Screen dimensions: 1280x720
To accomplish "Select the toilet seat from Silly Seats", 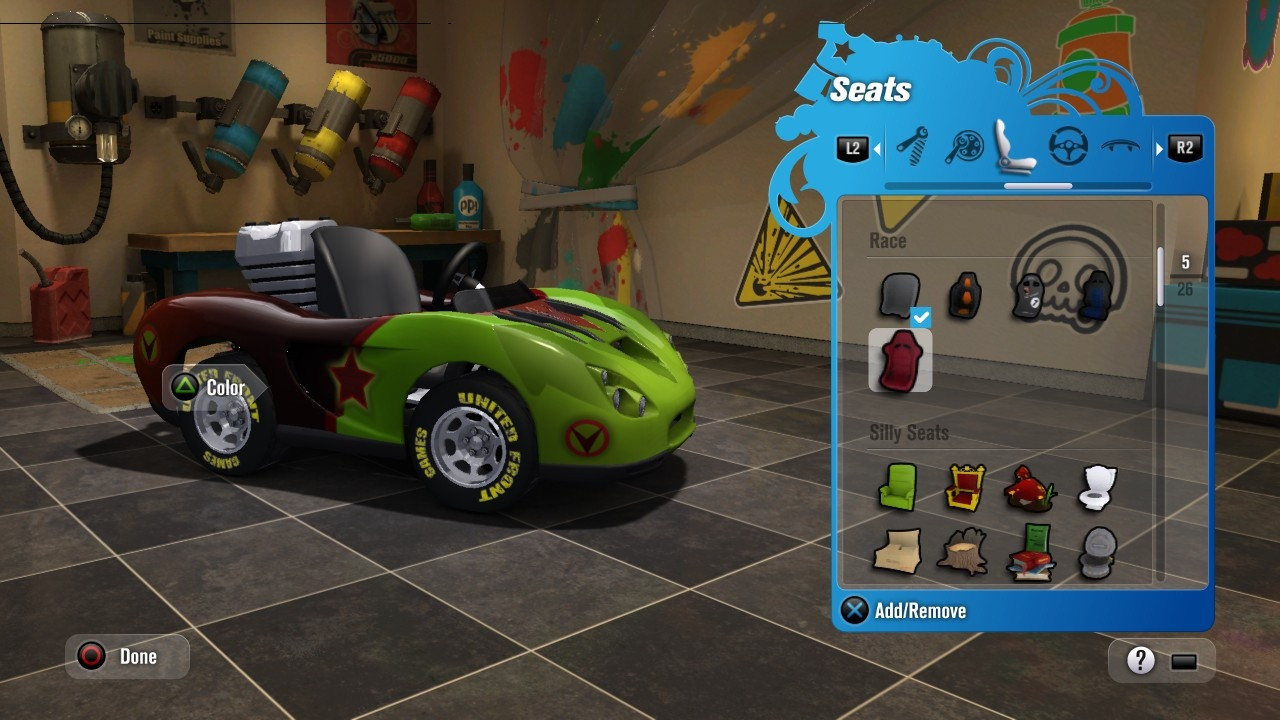I will pos(1096,487).
